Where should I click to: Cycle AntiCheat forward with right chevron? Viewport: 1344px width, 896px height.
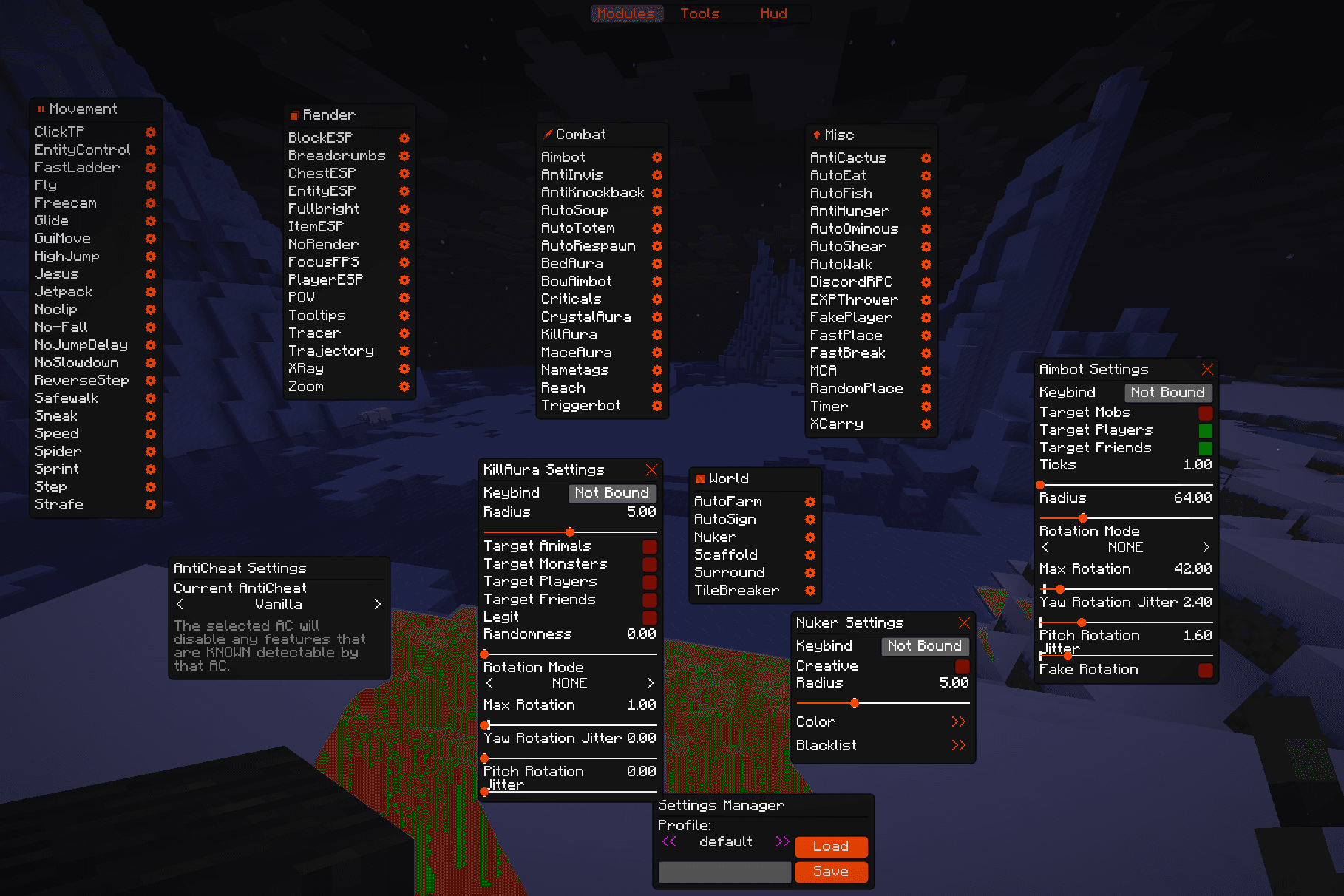tap(377, 604)
